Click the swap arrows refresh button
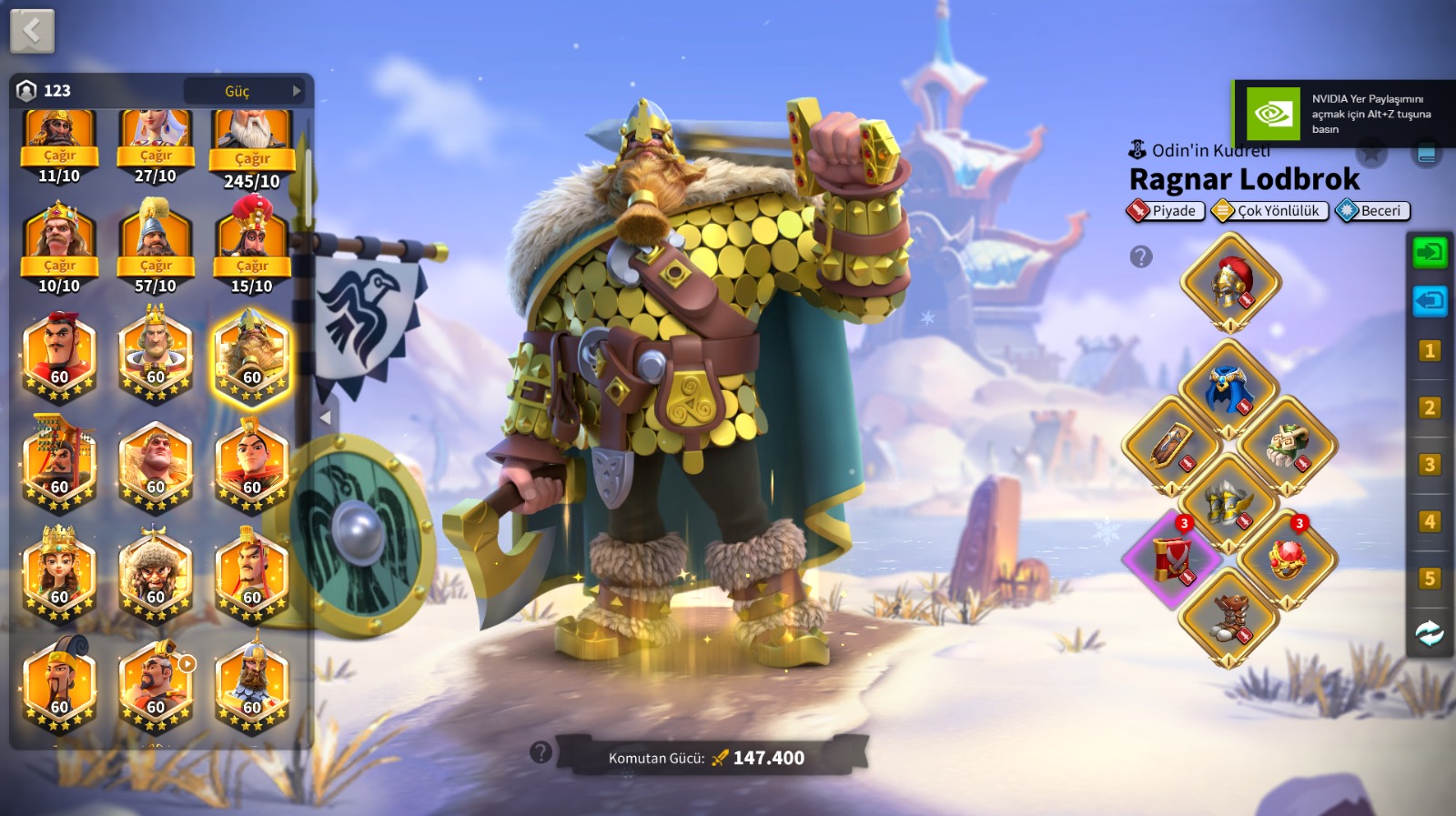1456x816 pixels. [x=1429, y=633]
